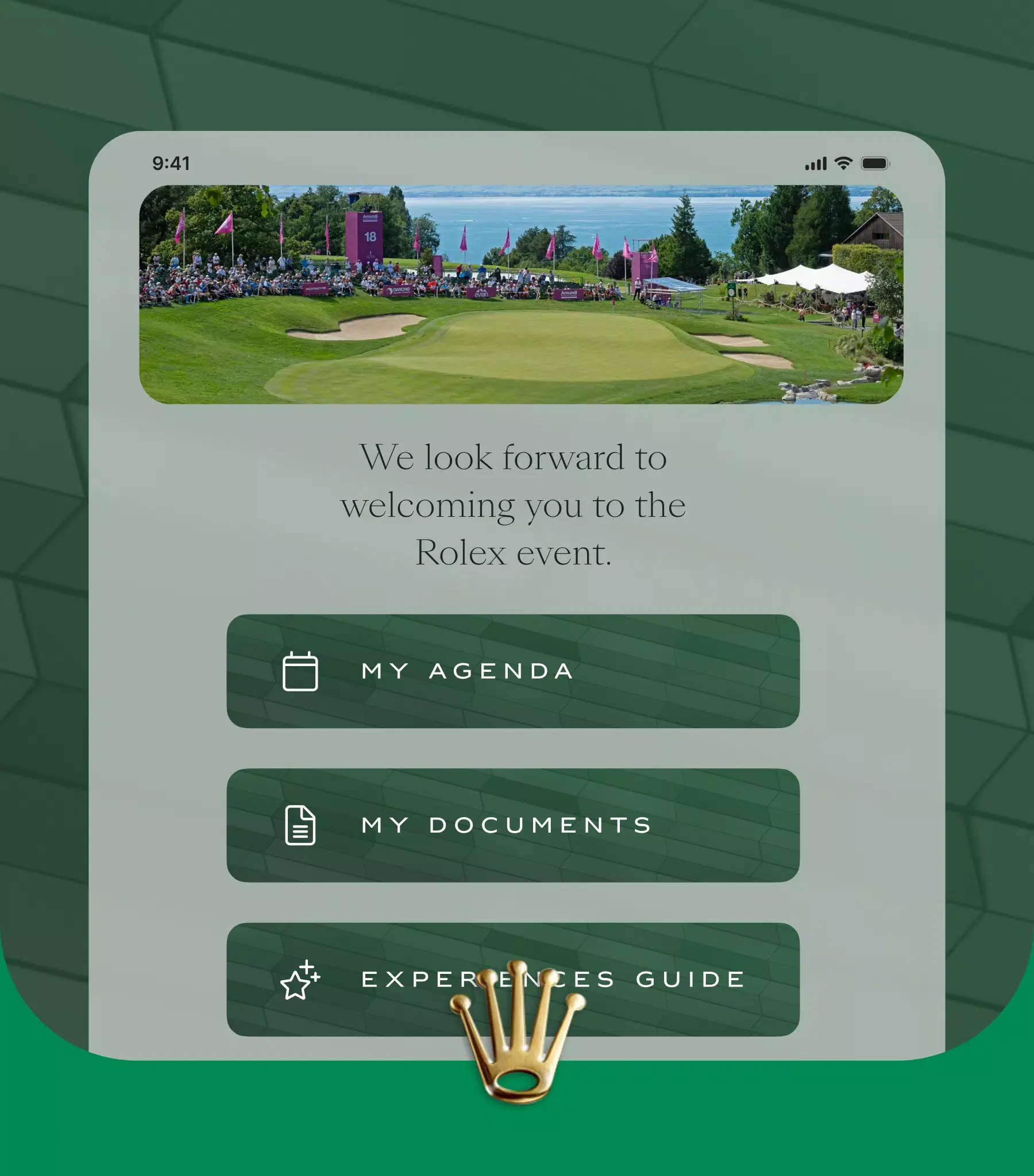This screenshot has height=1176, width=1034.
Task: Open My Agenda
Action: tap(516, 671)
